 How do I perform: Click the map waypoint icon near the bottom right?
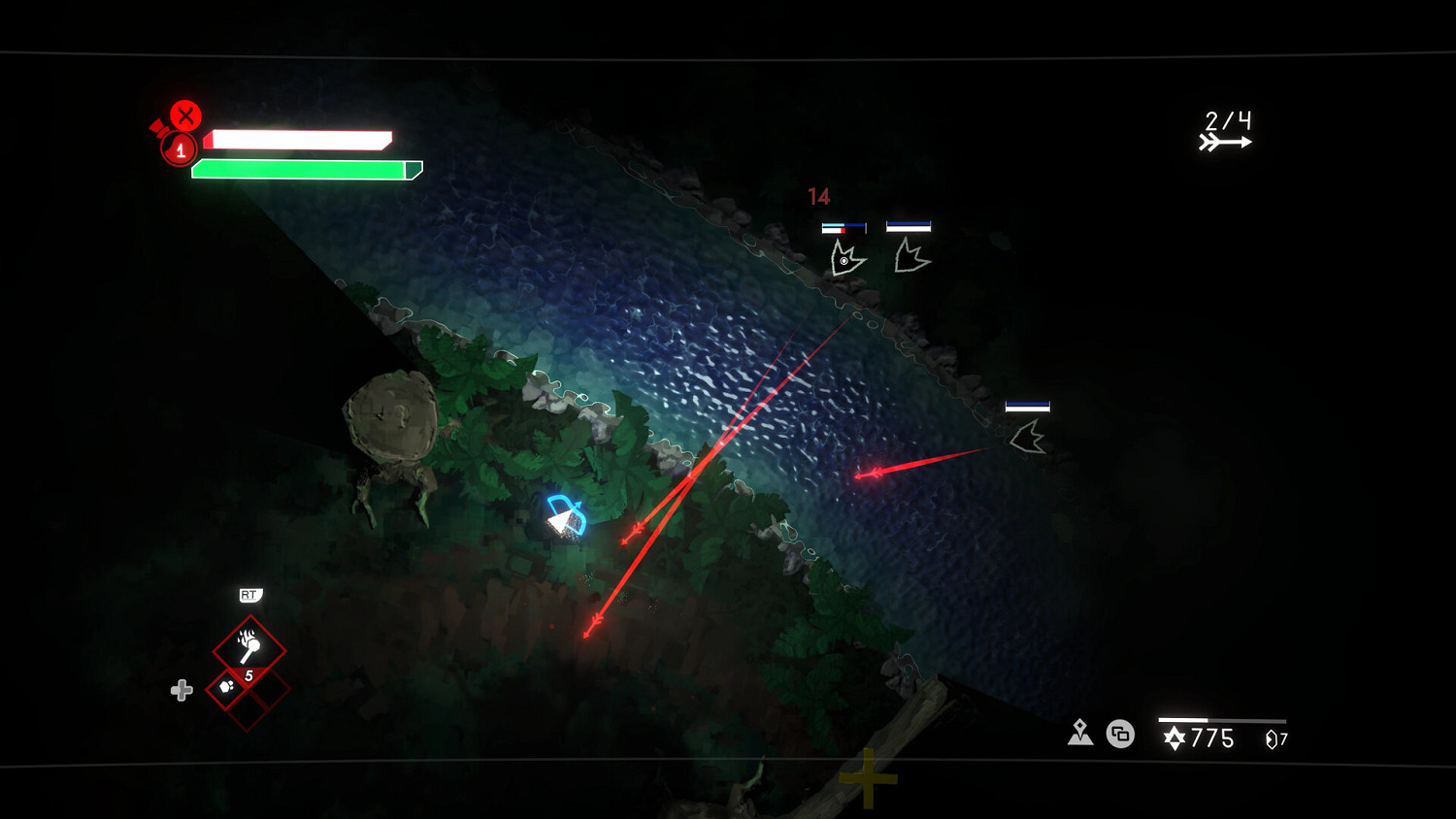tap(1080, 735)
